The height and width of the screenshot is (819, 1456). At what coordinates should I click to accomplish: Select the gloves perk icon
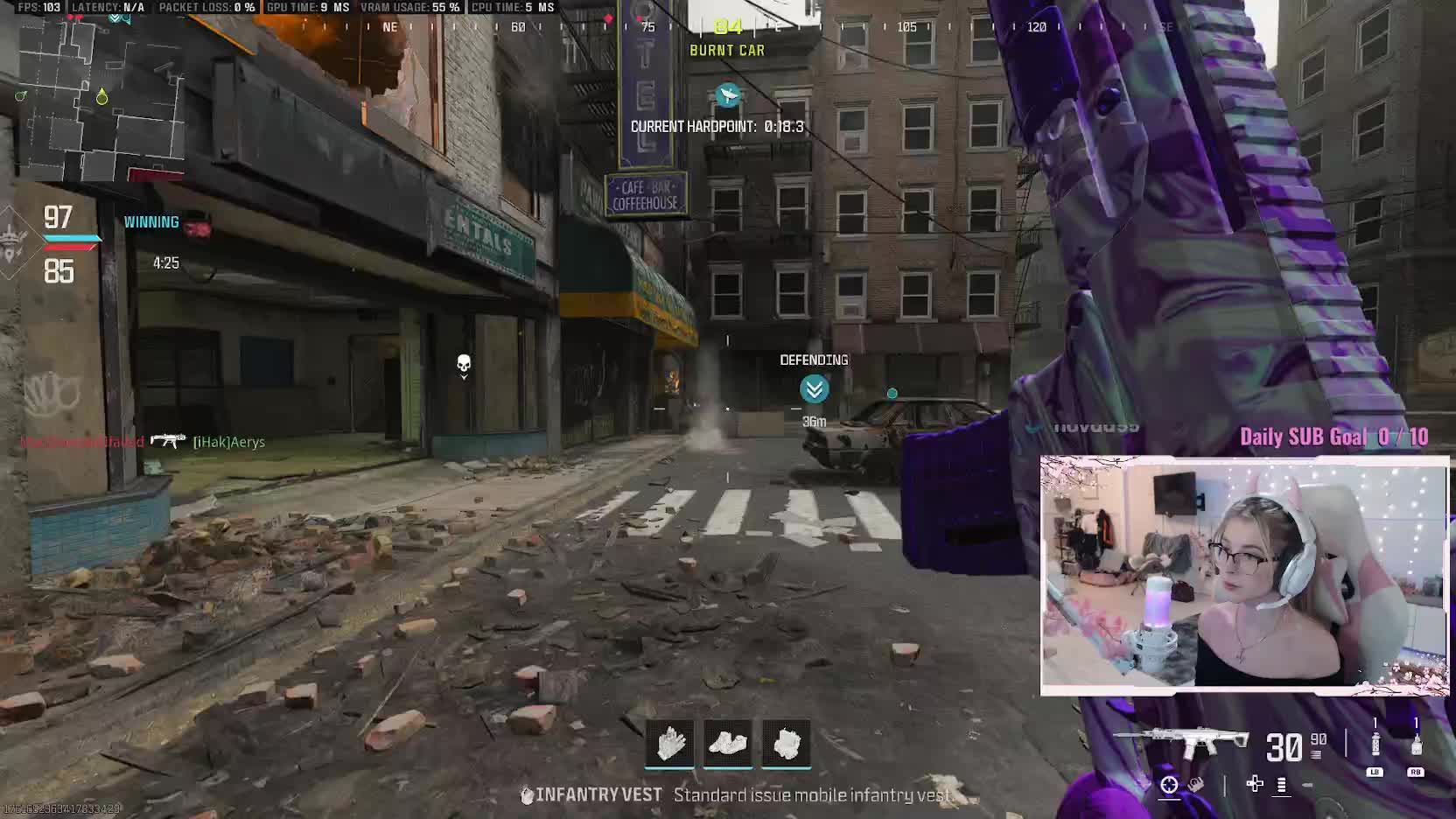pos(669,744)
